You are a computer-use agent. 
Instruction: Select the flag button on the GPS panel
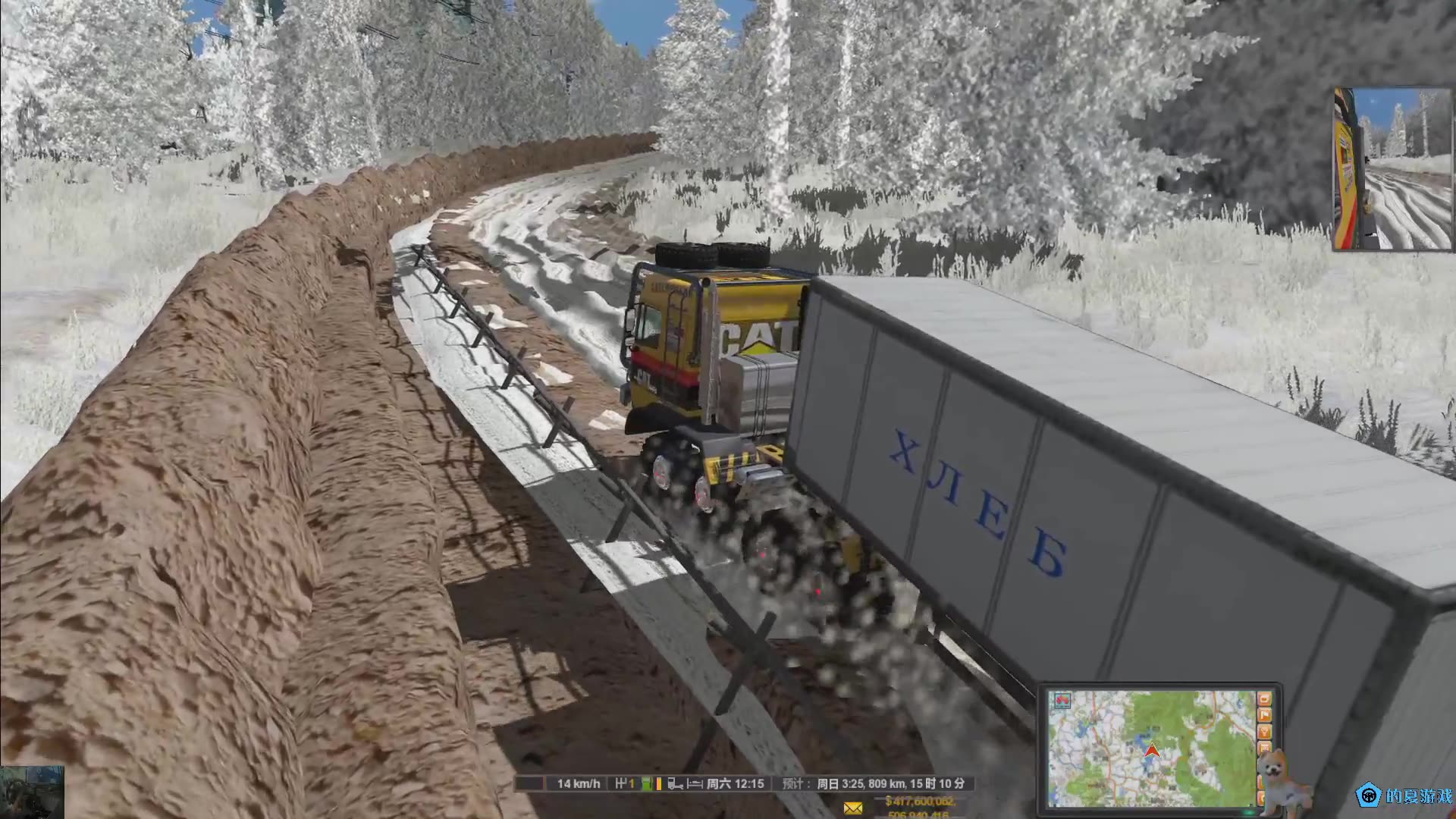point(1264,714)
